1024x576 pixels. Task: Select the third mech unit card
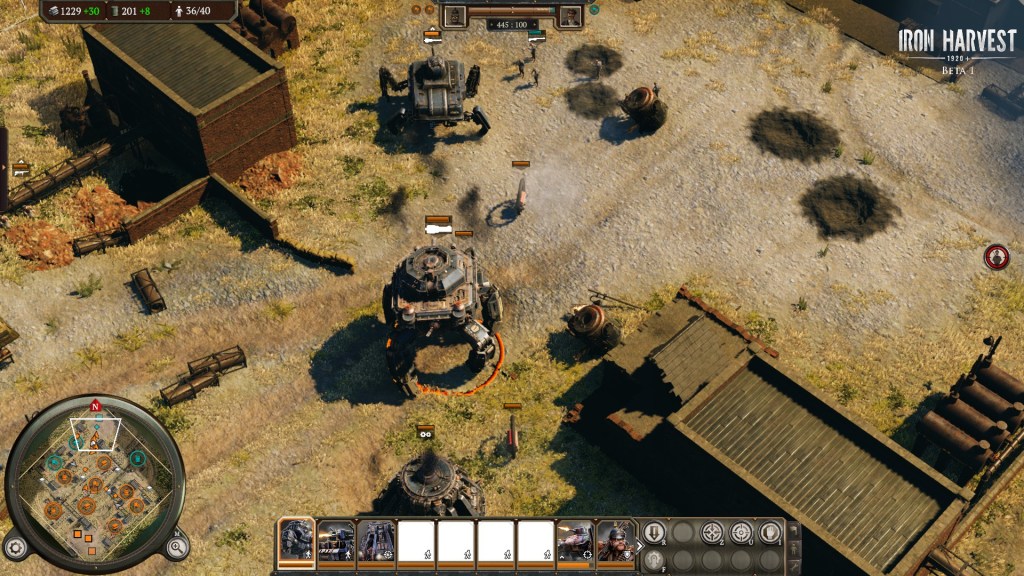pyautogui.click(x=376, y=541)
